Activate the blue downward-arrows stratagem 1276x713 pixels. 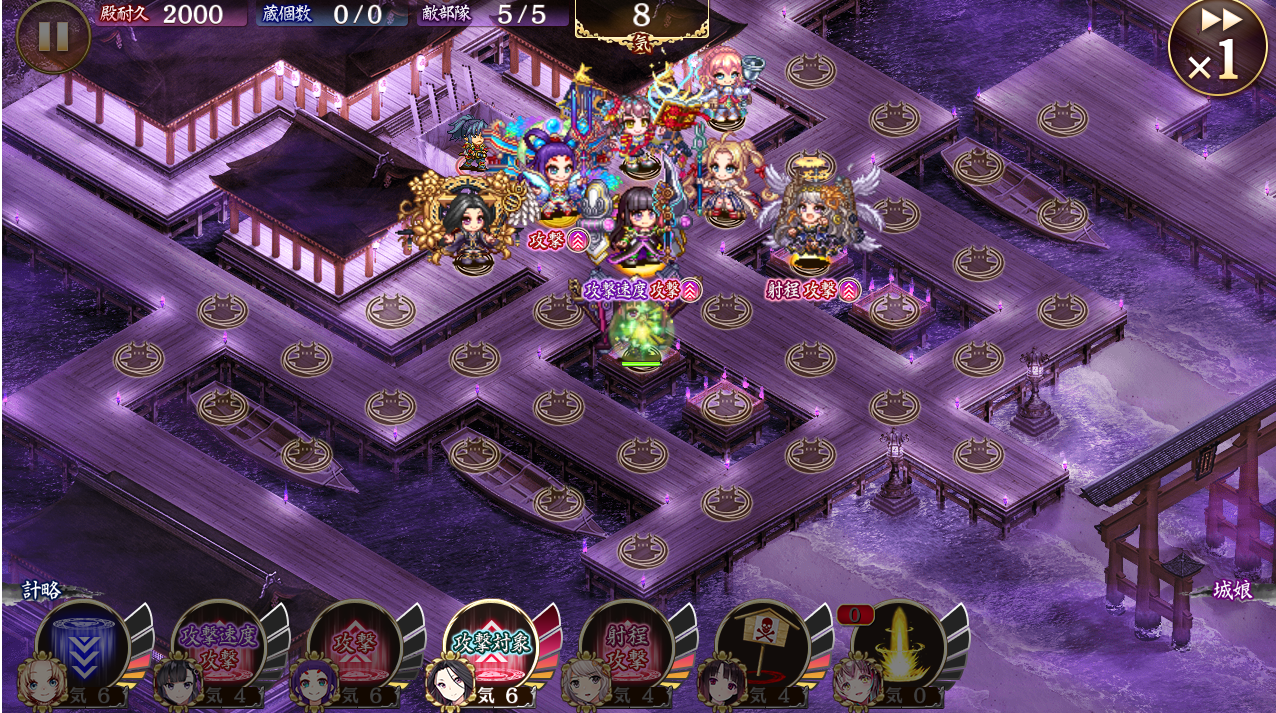pos(83,647)
